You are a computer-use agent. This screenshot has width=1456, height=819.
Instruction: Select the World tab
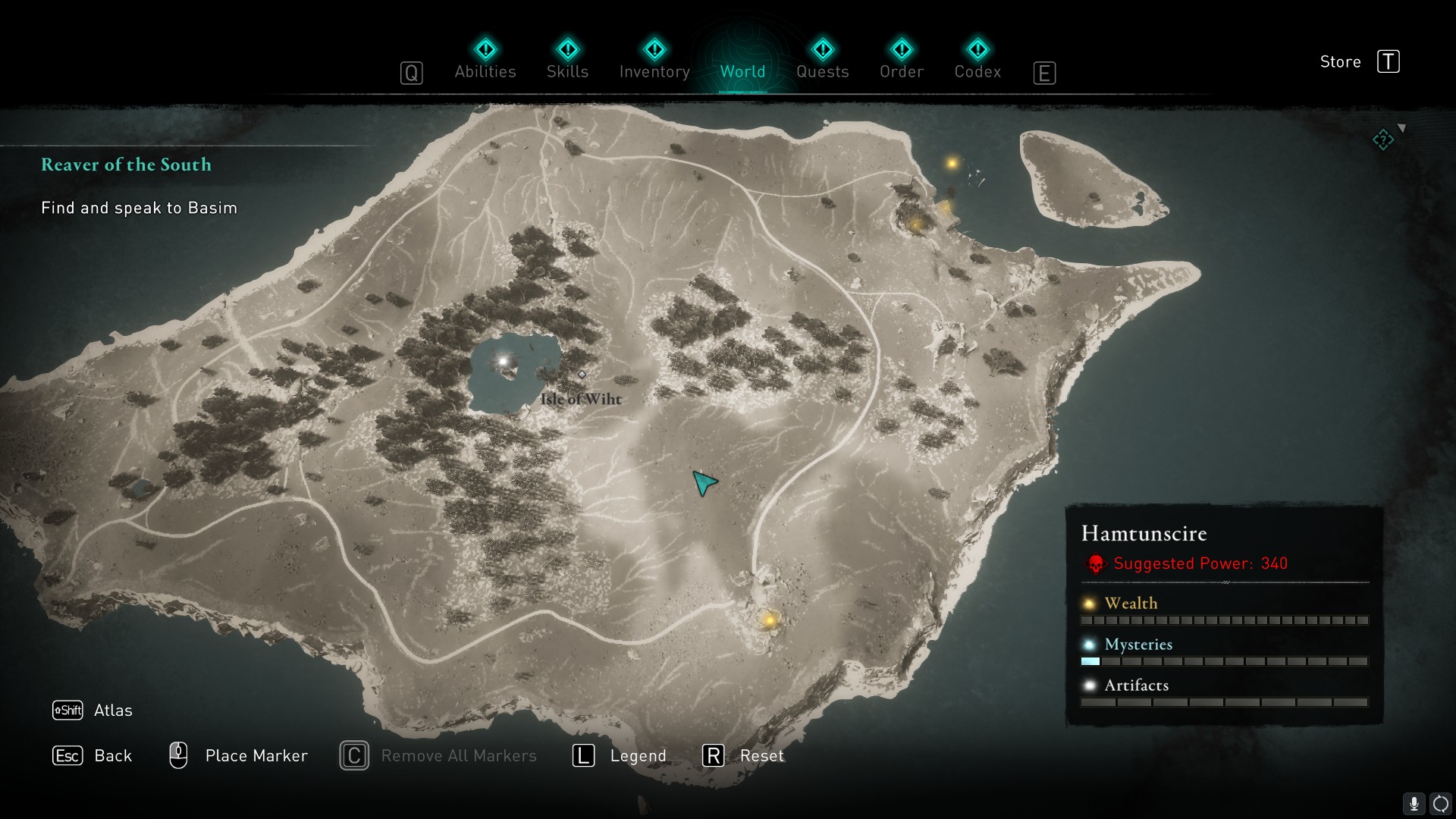(x=742, y=61)
